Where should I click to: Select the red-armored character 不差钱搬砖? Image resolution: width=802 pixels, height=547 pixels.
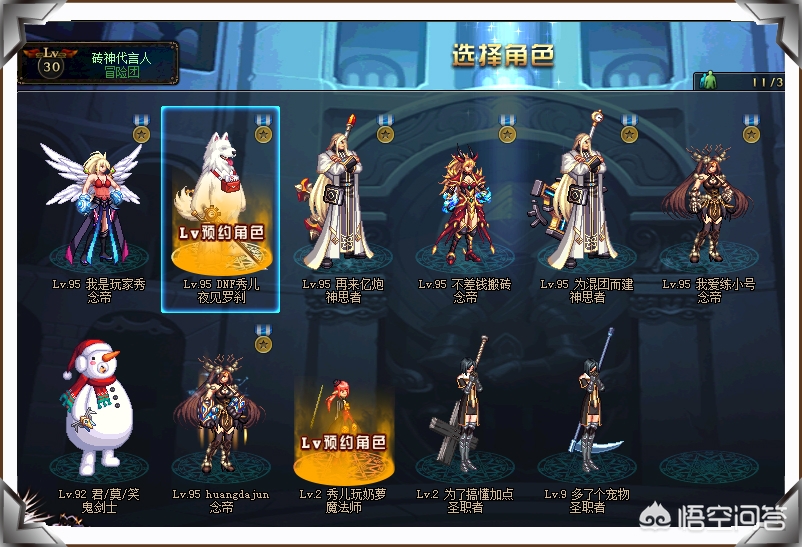[x=465, y=205]
